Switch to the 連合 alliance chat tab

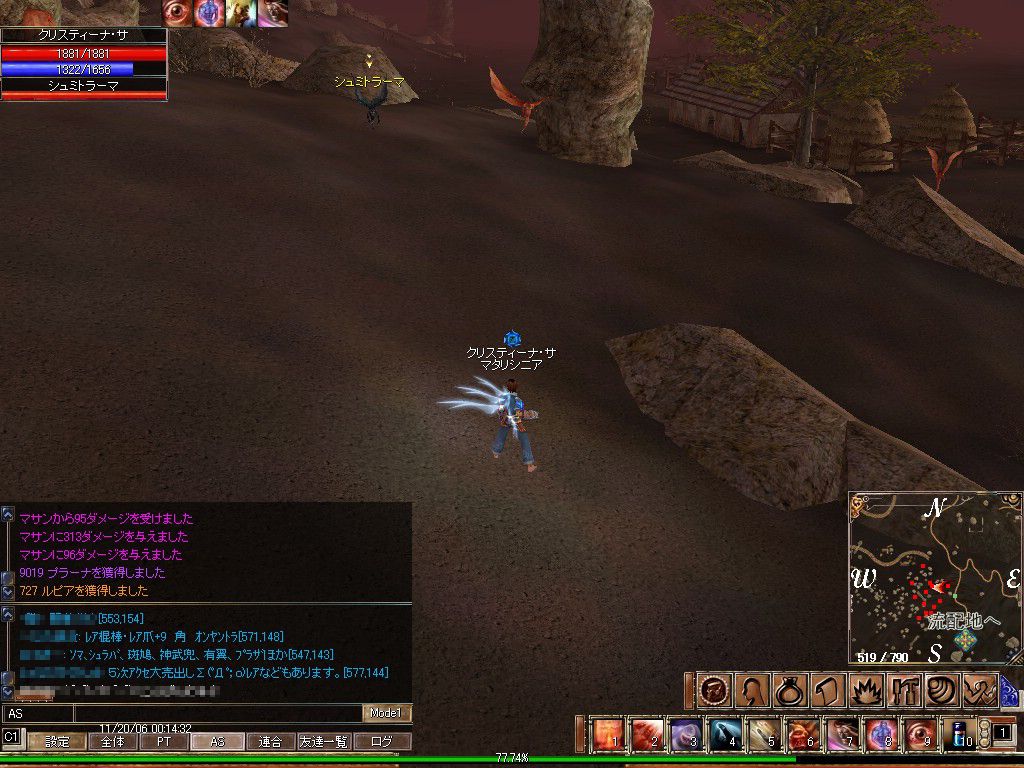270,742
